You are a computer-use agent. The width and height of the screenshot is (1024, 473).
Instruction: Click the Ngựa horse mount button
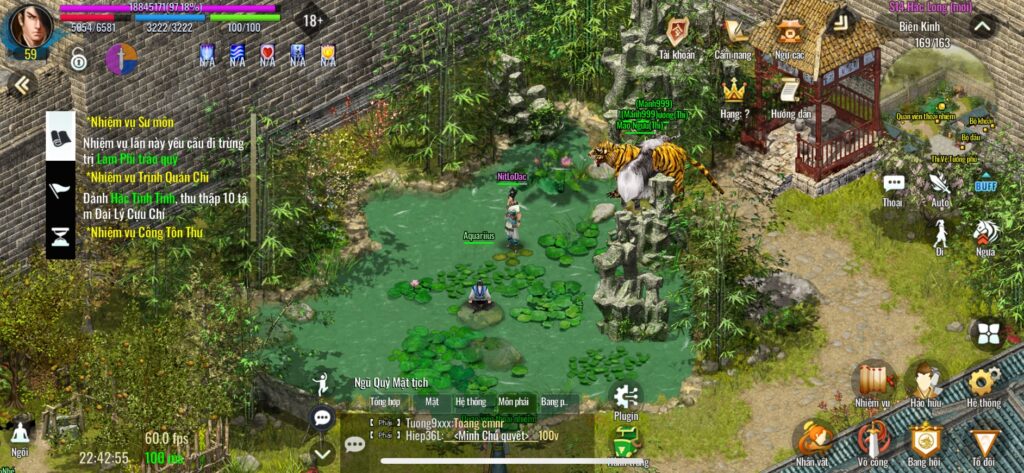(x=986, y=234)
